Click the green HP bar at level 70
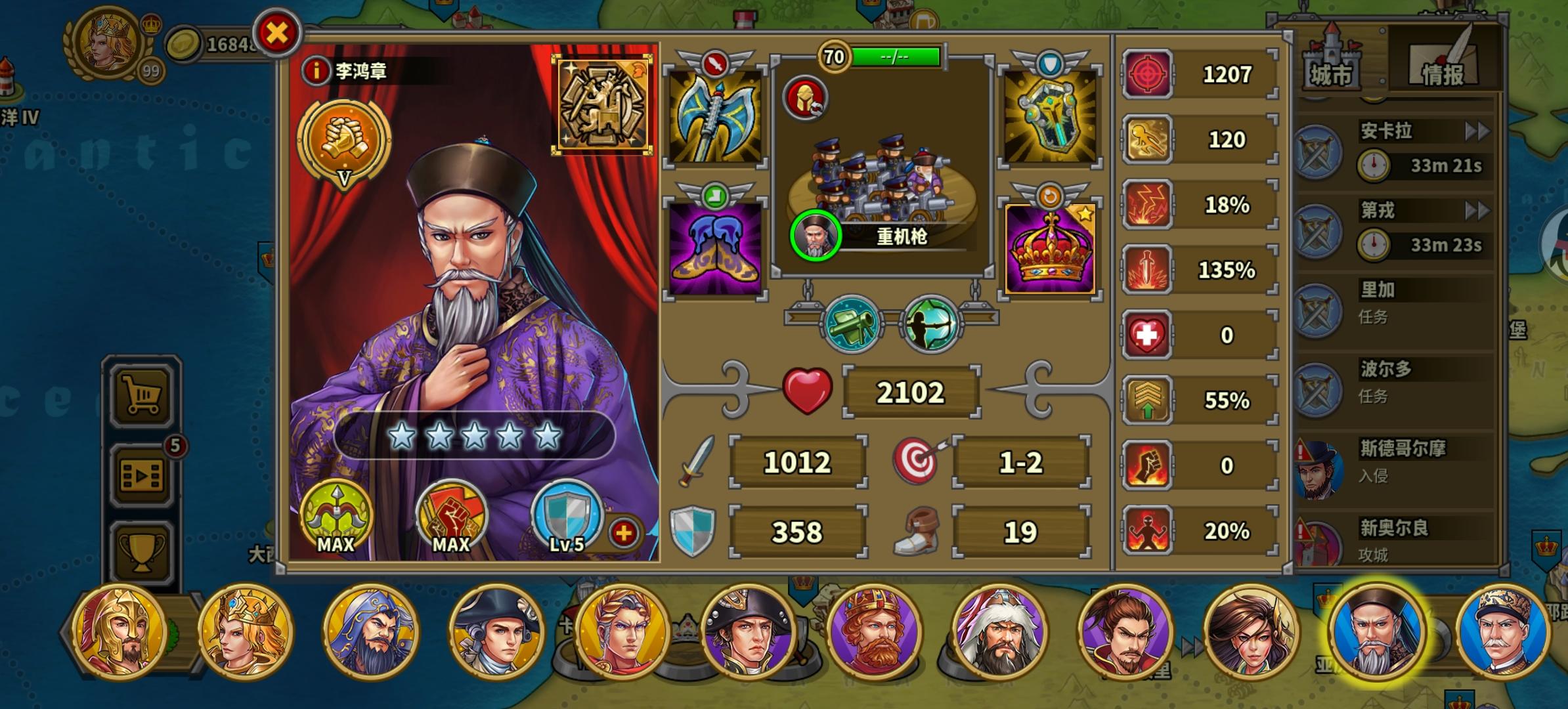Viewport: 1568px width, 709px height. [896, 56]
